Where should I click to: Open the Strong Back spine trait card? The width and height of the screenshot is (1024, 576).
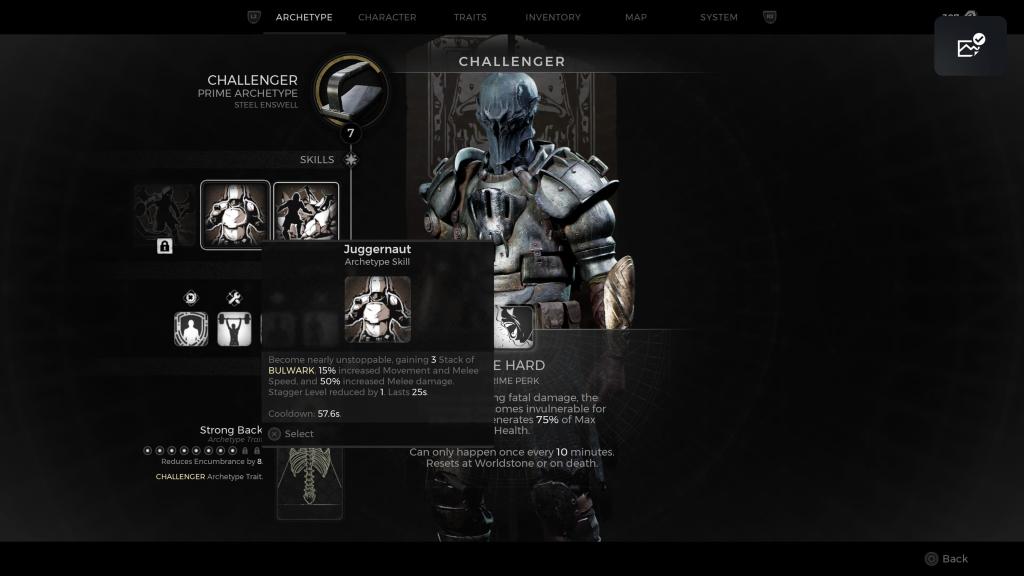point(309,482)
